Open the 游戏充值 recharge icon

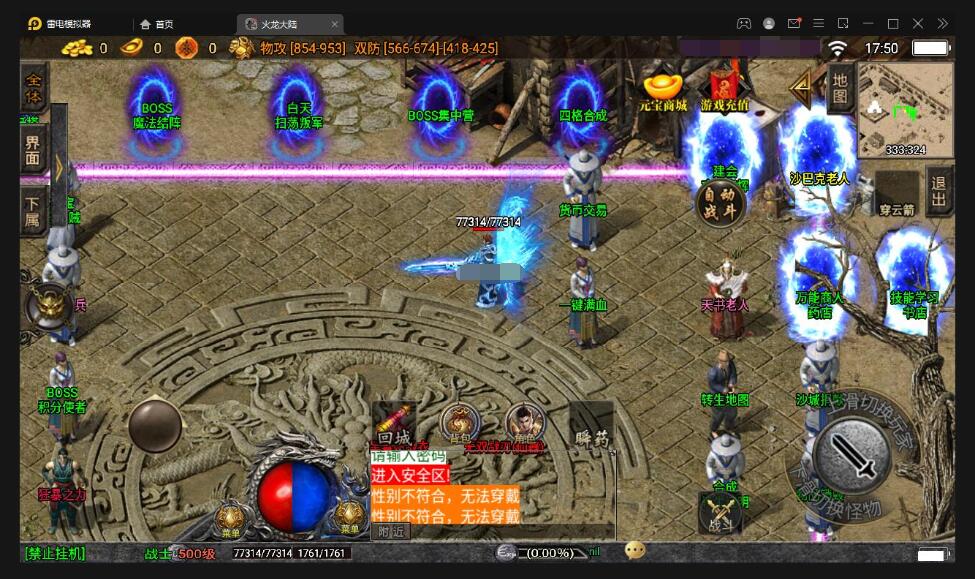[x=727, y=88]
